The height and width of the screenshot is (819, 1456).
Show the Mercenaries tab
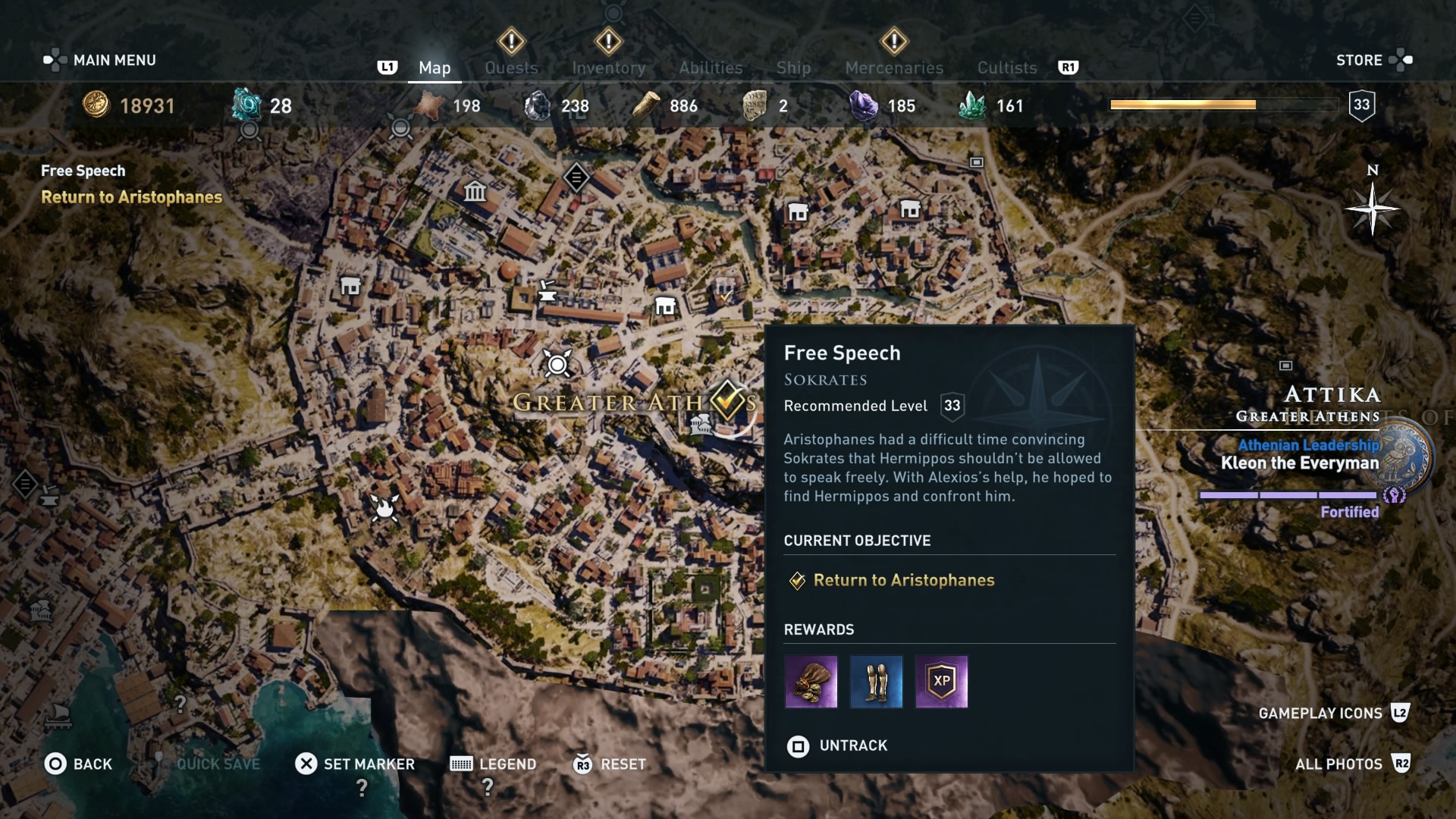(894, 67)
